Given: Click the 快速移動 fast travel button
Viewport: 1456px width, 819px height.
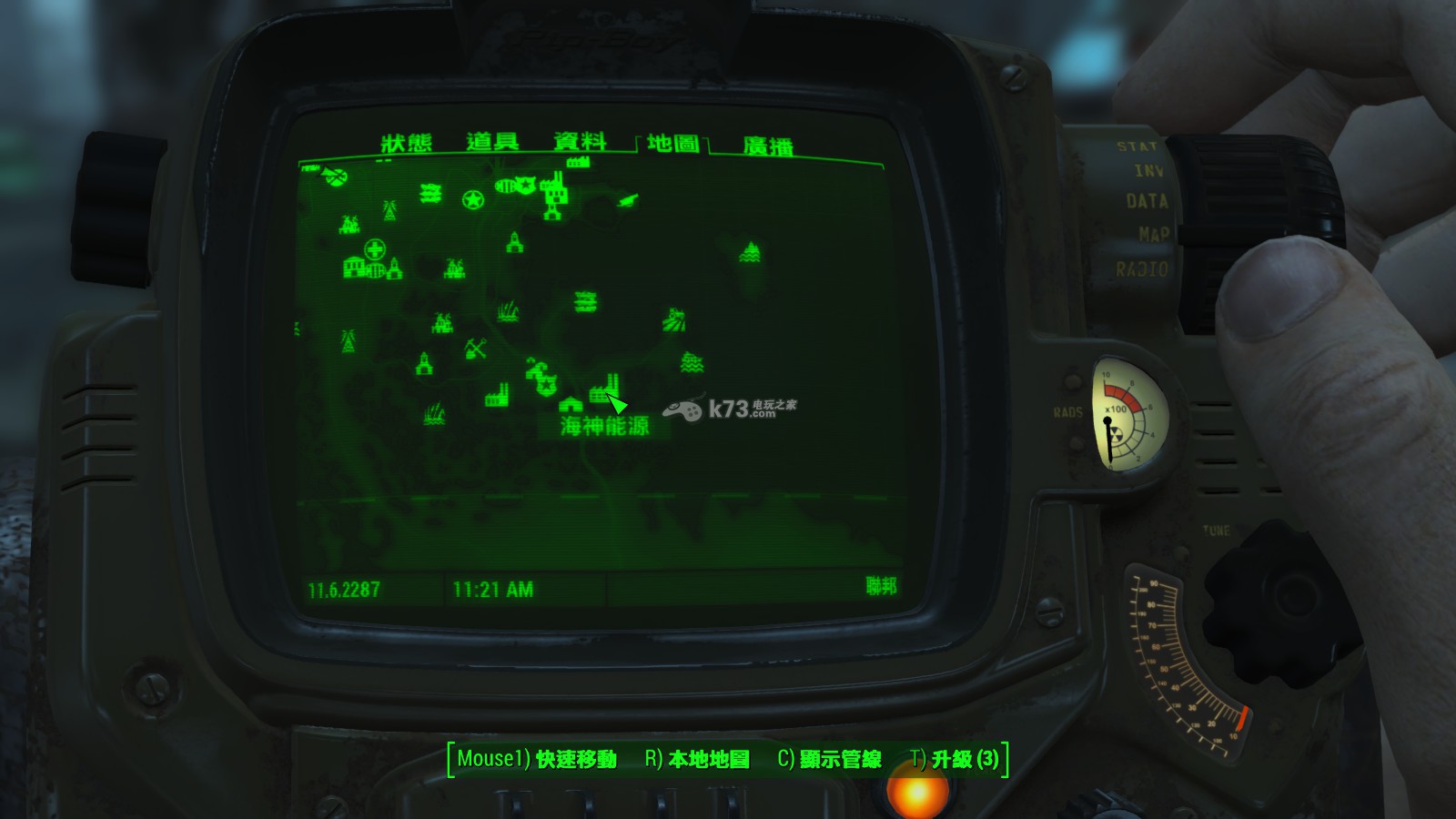Looking at the screenshot, I should (x=537, y=759).
